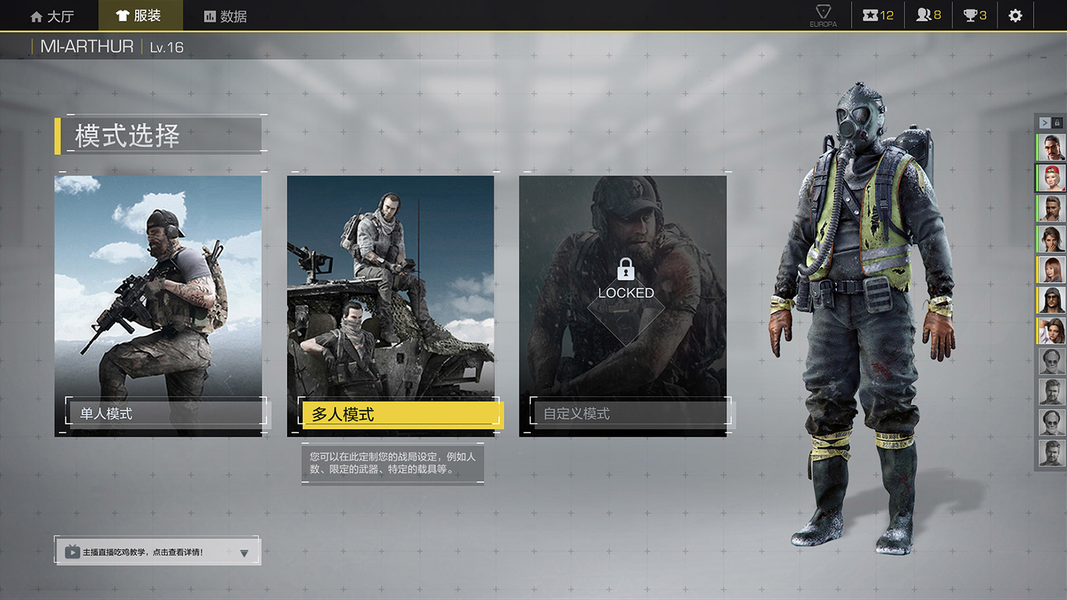This screenshot has width=1067, height=600.
Task: Select the red-cap blonde character portrait
Action: pyautogui.click(x=1051, y=178)
